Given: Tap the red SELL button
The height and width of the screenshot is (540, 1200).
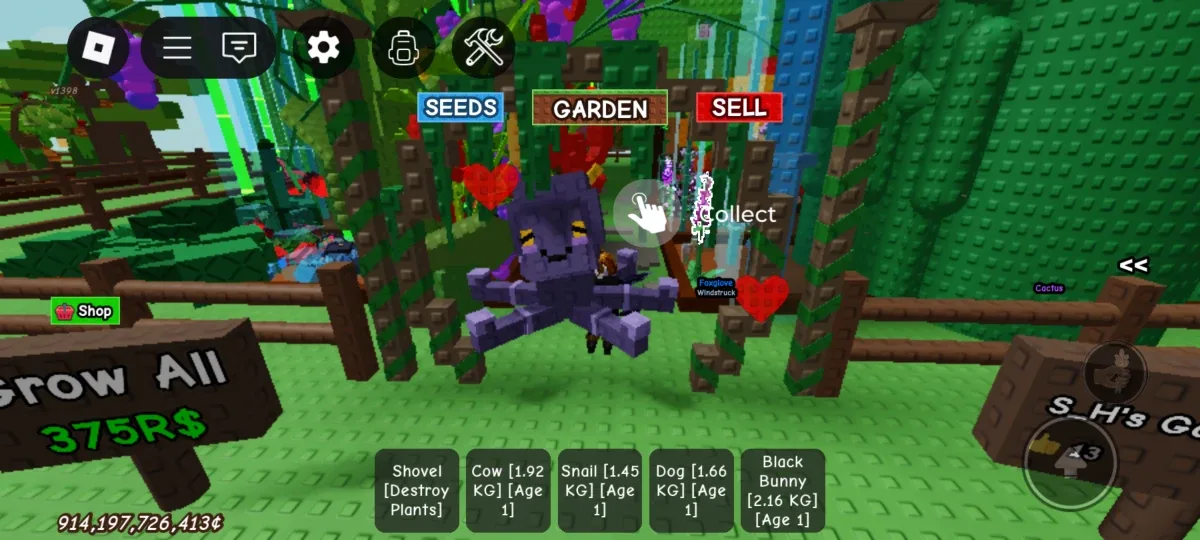Looking at the screenshot, I should (x=739, y=107).
